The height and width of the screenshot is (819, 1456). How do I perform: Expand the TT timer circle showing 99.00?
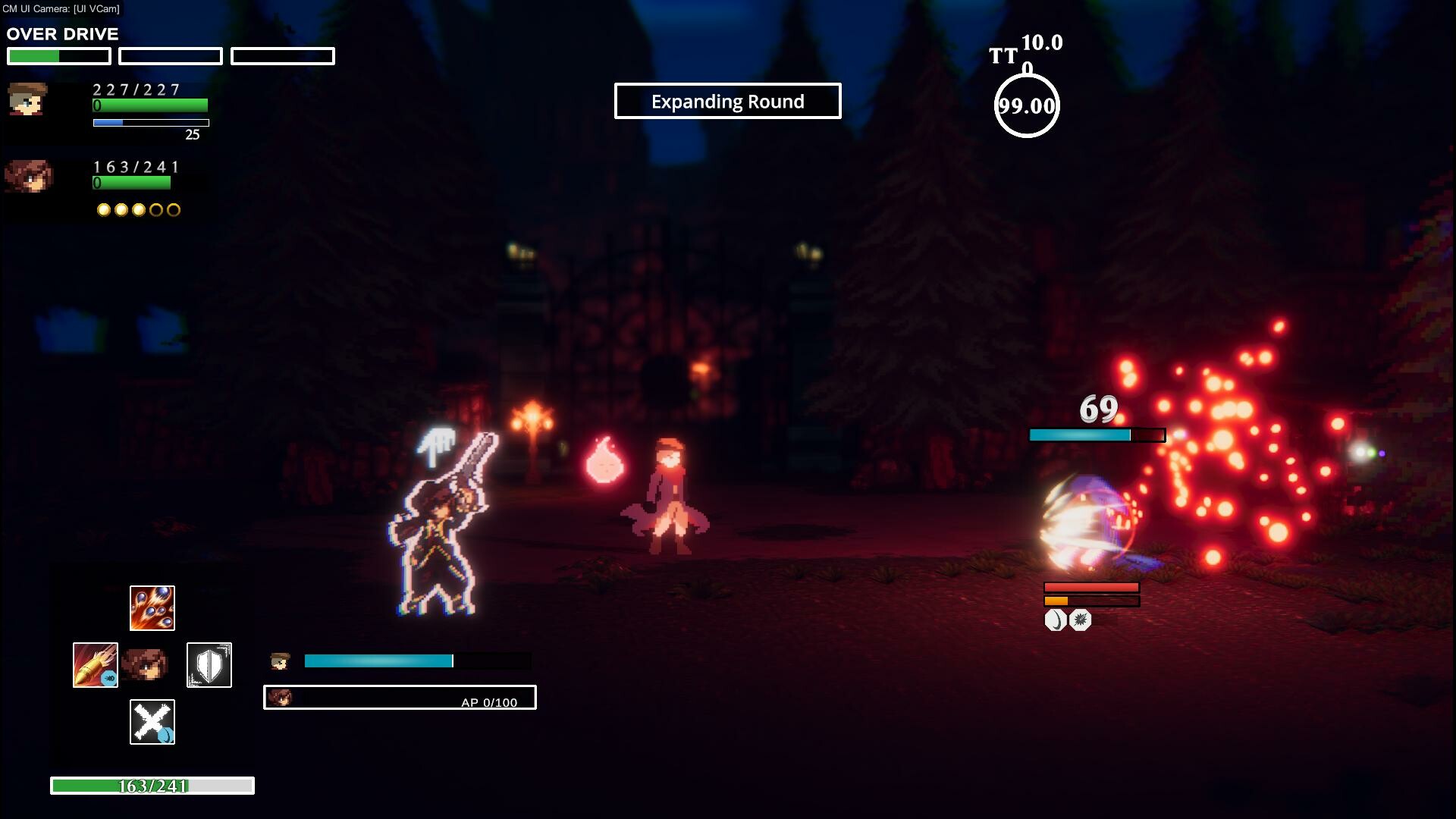pos(1027,106)
